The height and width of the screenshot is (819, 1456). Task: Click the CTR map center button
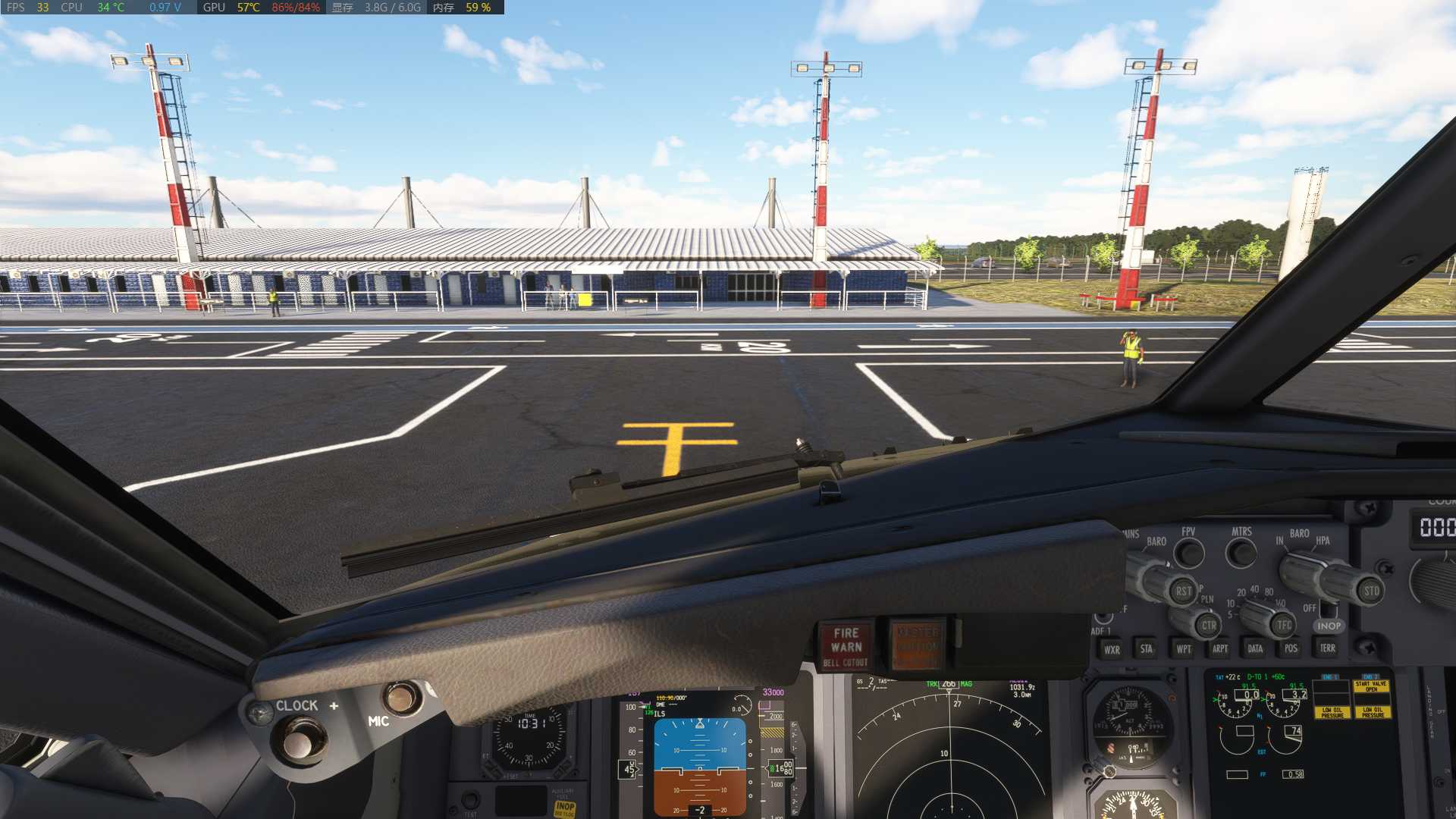click(x=1209, y=626)
